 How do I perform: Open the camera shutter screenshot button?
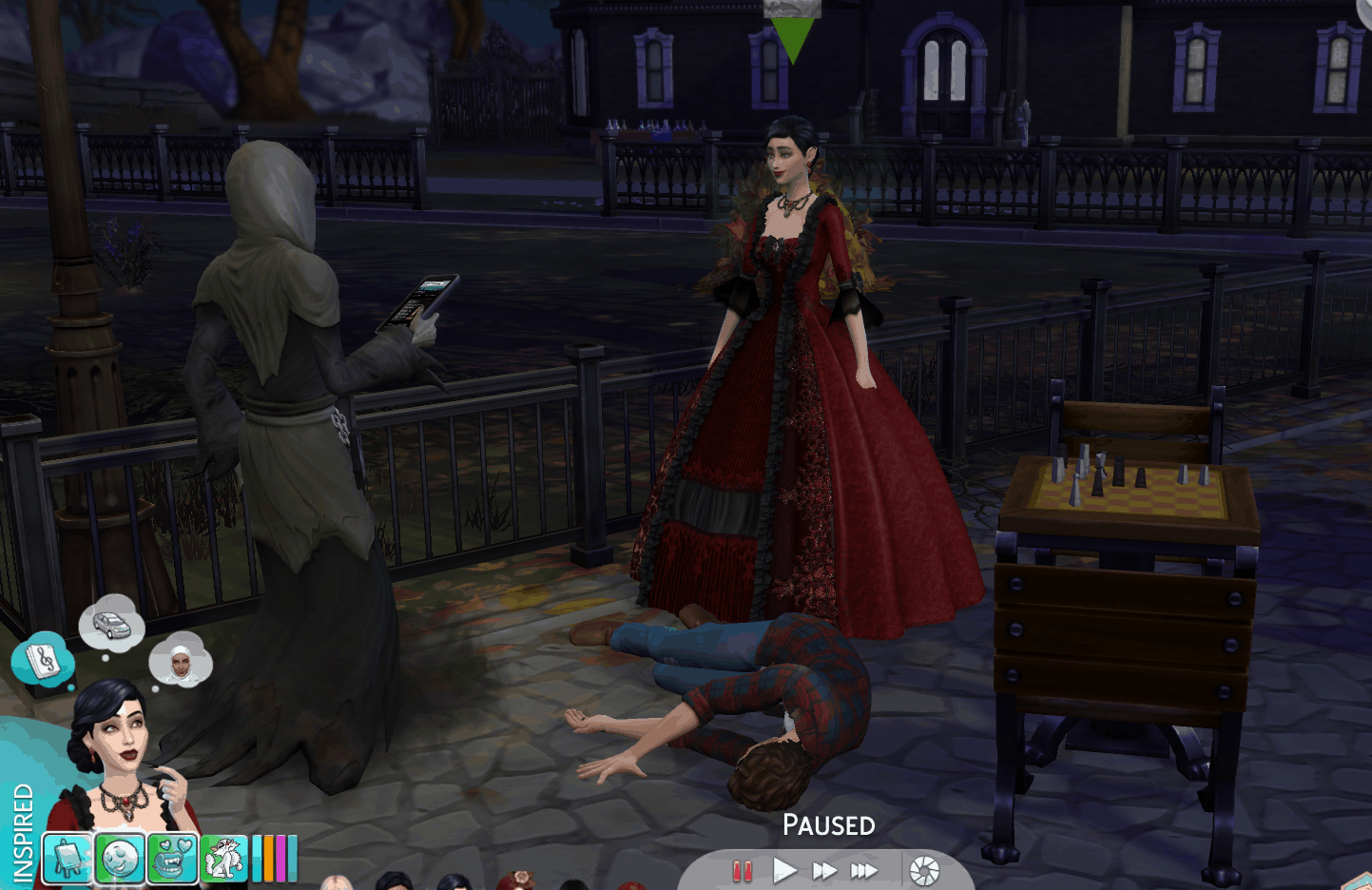(924, 870)
